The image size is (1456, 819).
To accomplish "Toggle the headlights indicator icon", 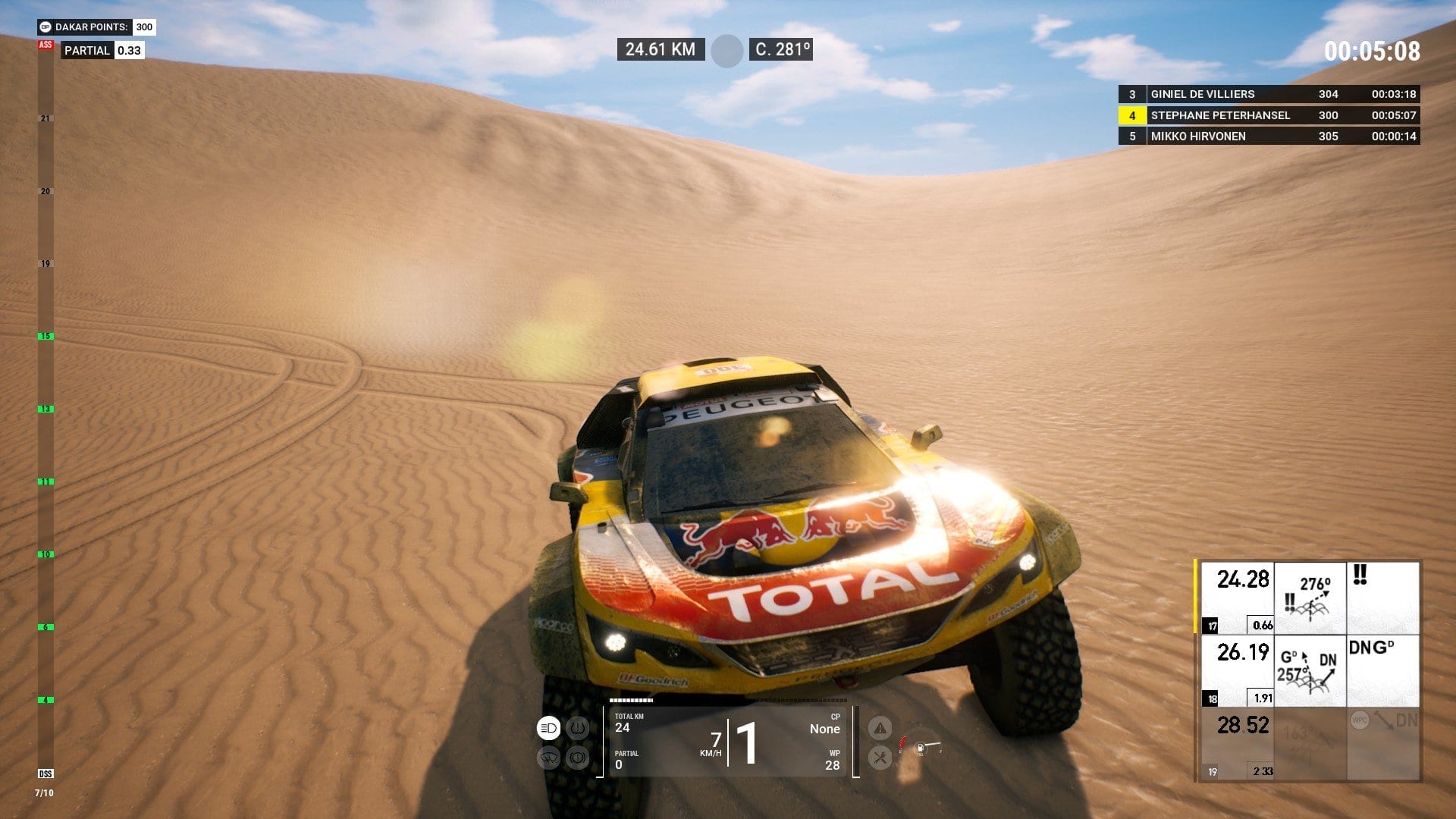I will click(x=548, y=729).
